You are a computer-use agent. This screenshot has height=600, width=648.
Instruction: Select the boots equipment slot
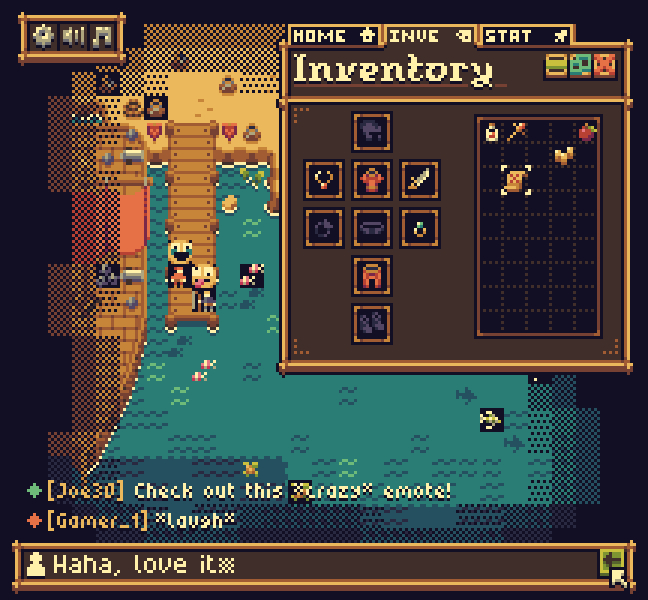372,323
